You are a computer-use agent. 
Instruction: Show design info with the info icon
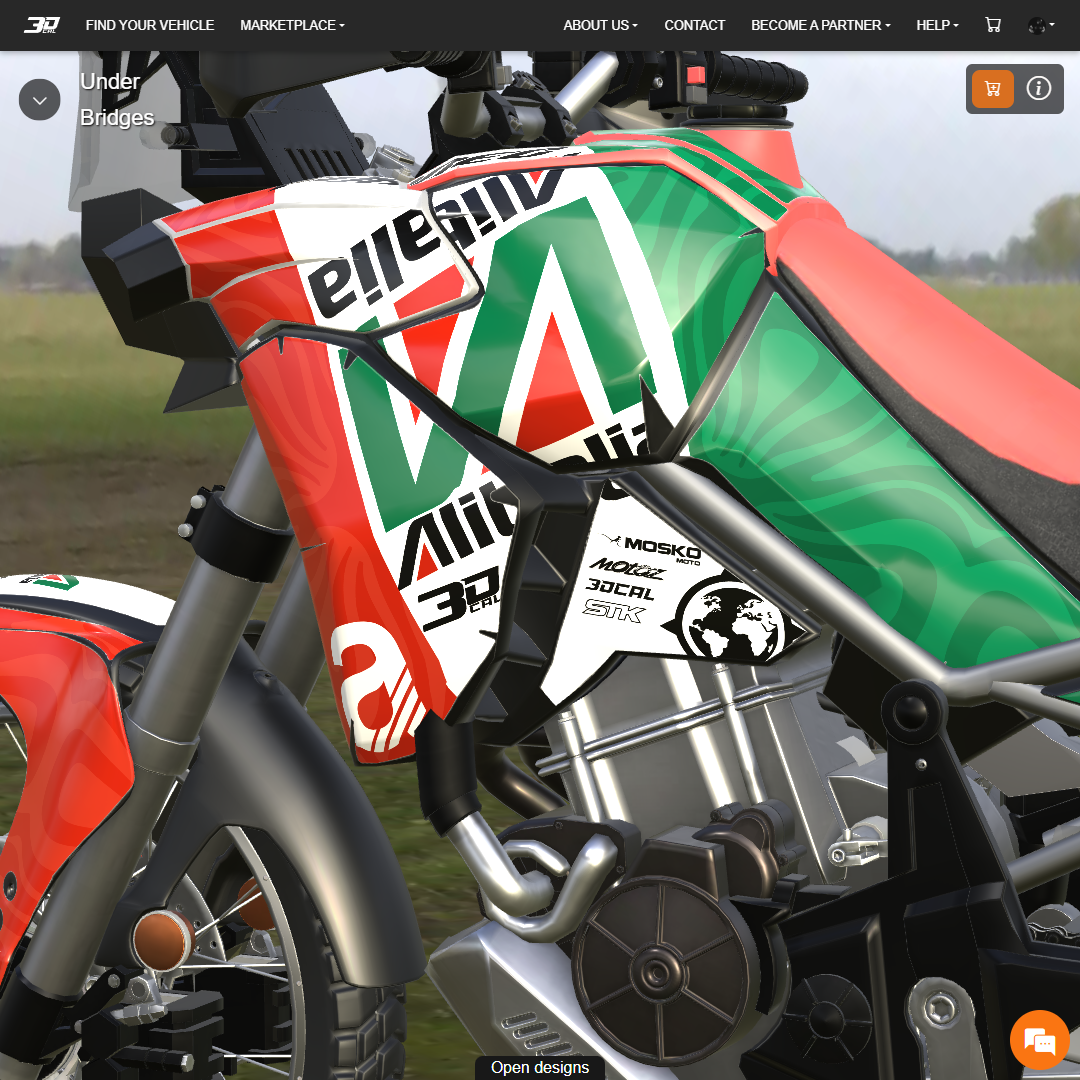click(x=1039, y=89)
